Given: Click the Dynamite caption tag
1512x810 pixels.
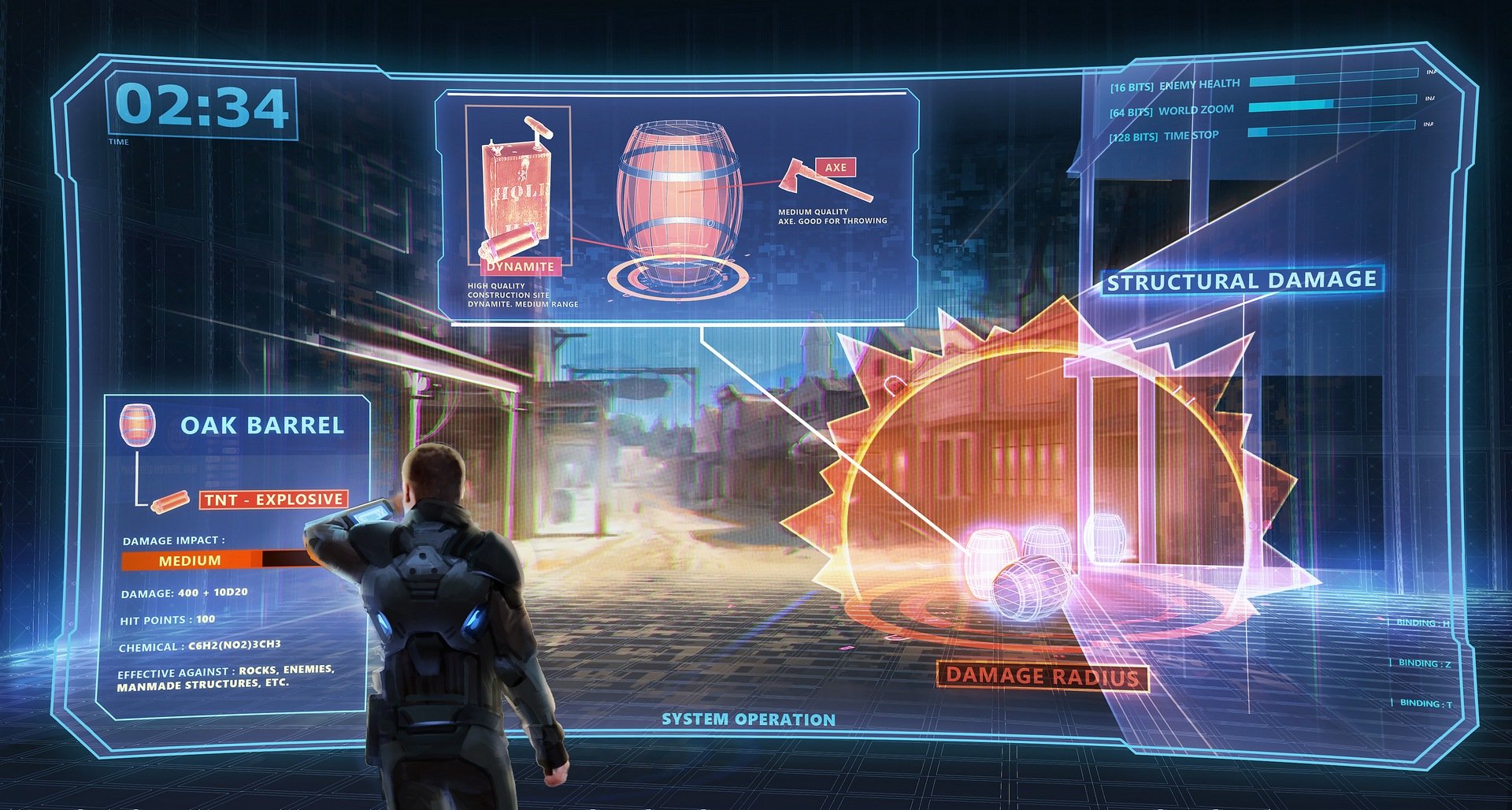Looking at the screenshot, I should (x=521, y=266).
